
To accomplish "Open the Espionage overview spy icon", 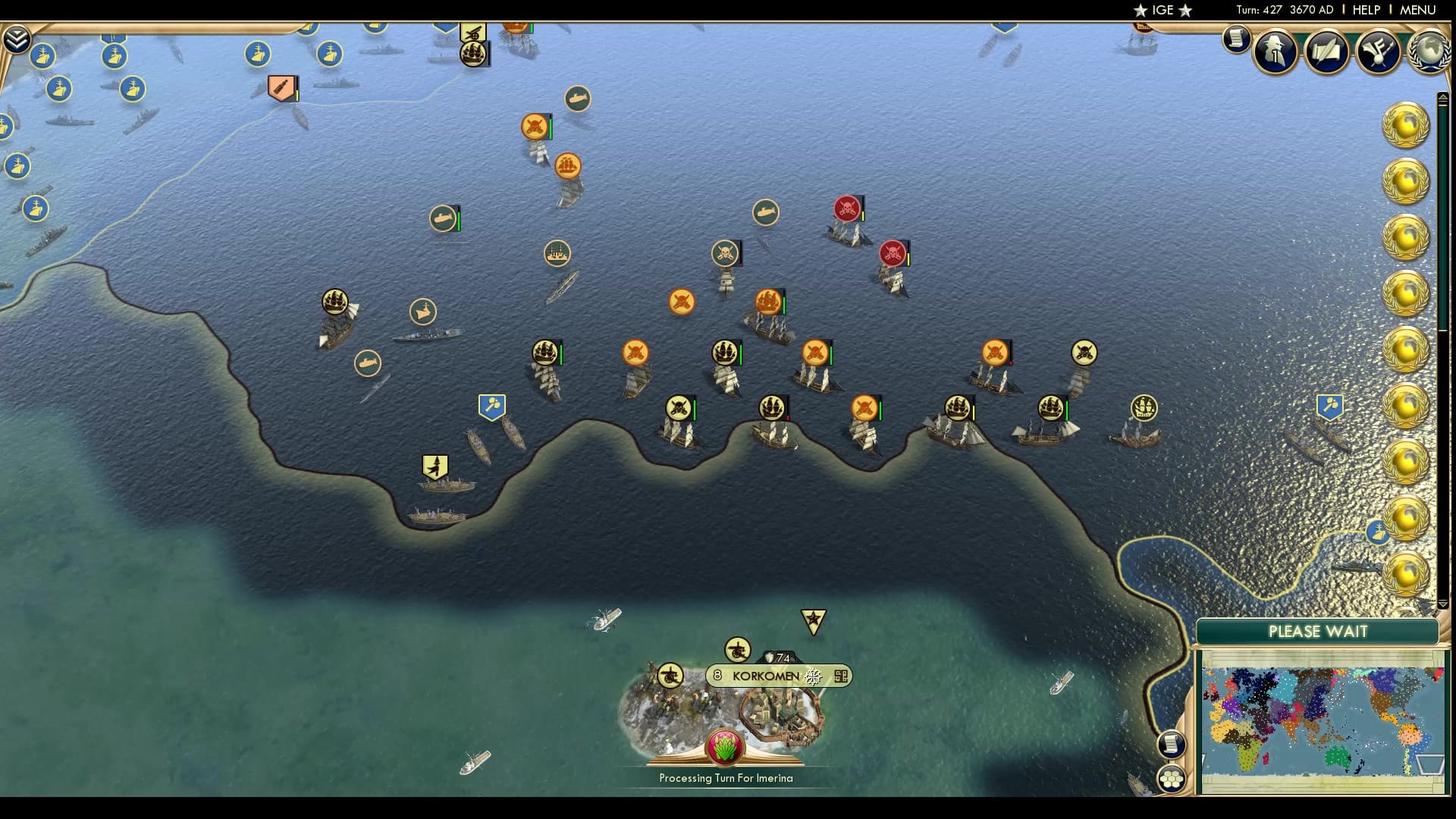I will click(x=1274, y=52).
